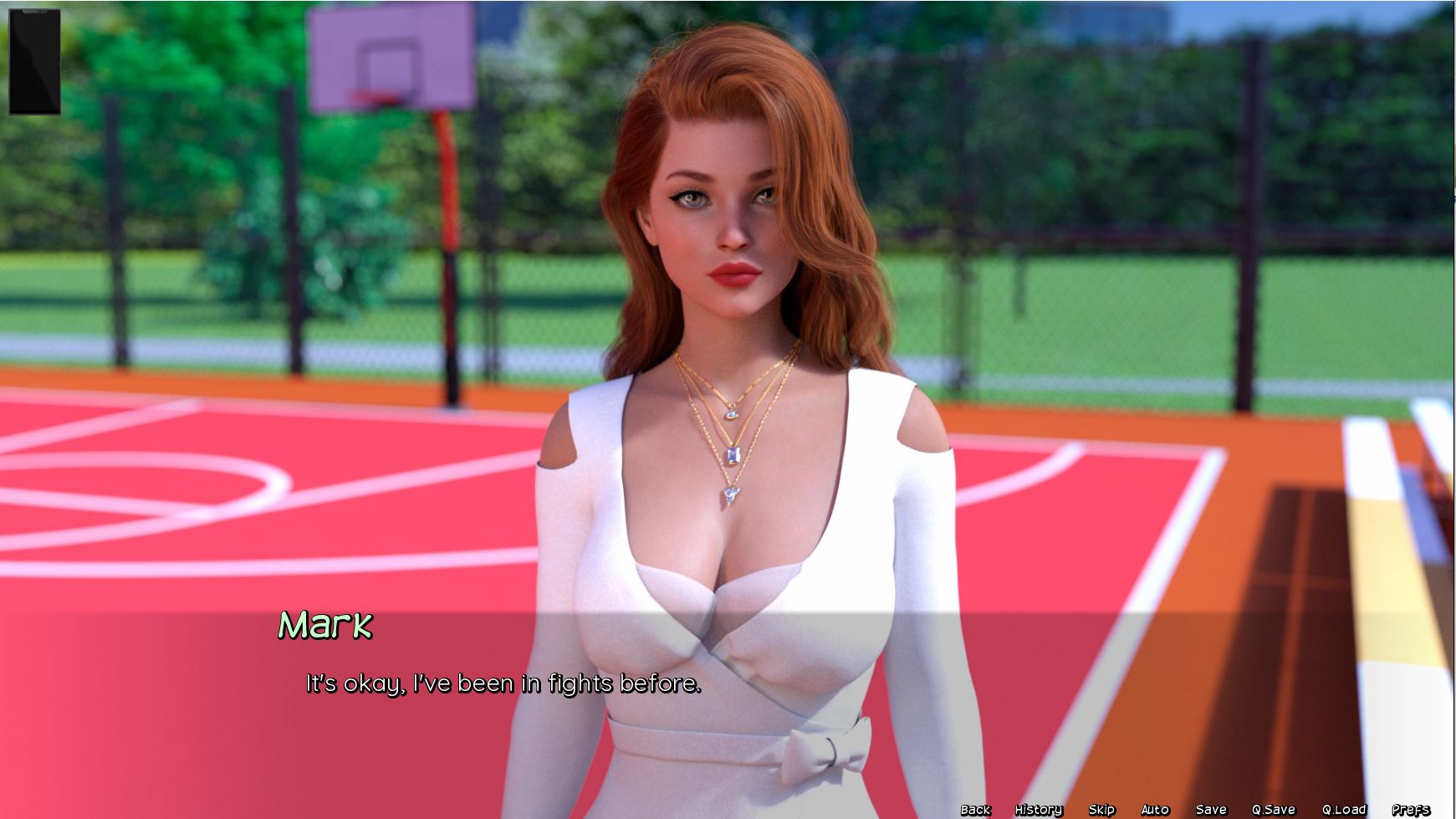This screenshot has width=1456, height=819.
Task: Open the phone icon
Action: coord(34,62)
